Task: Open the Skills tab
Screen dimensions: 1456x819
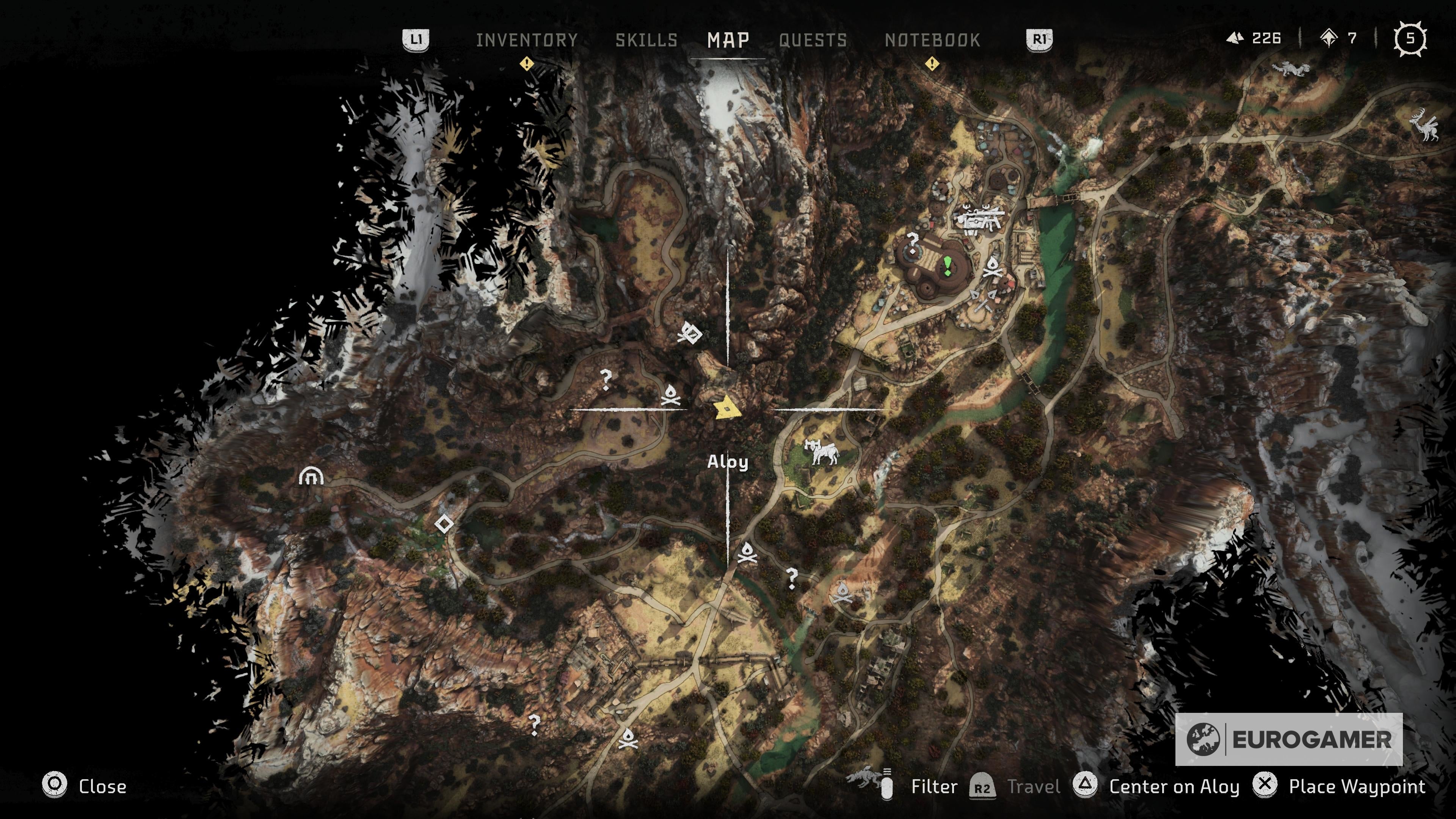Action: (648, 39)
